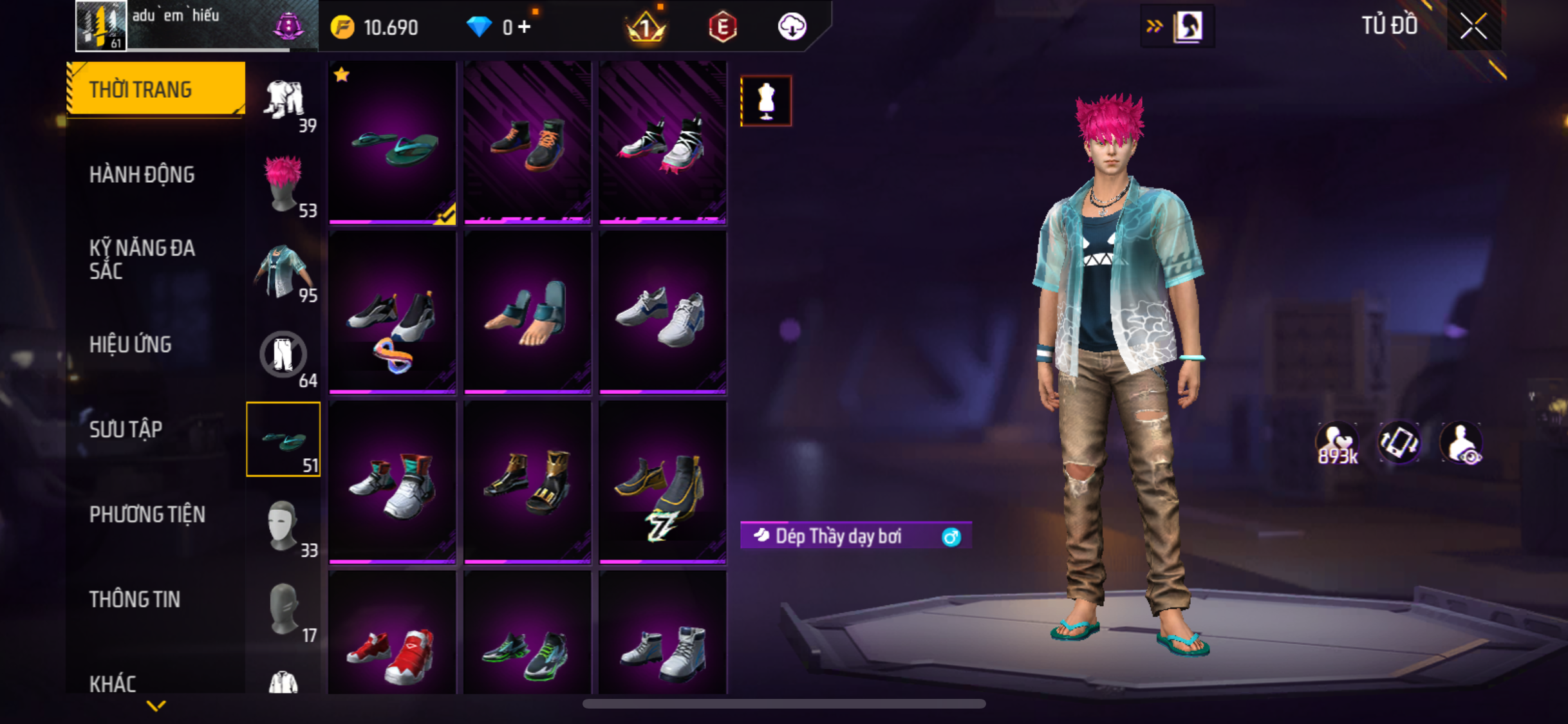Viewport: 1568px width, 724px height.
Task: Choose the black boots with orange laces
Action: point(527,144)
